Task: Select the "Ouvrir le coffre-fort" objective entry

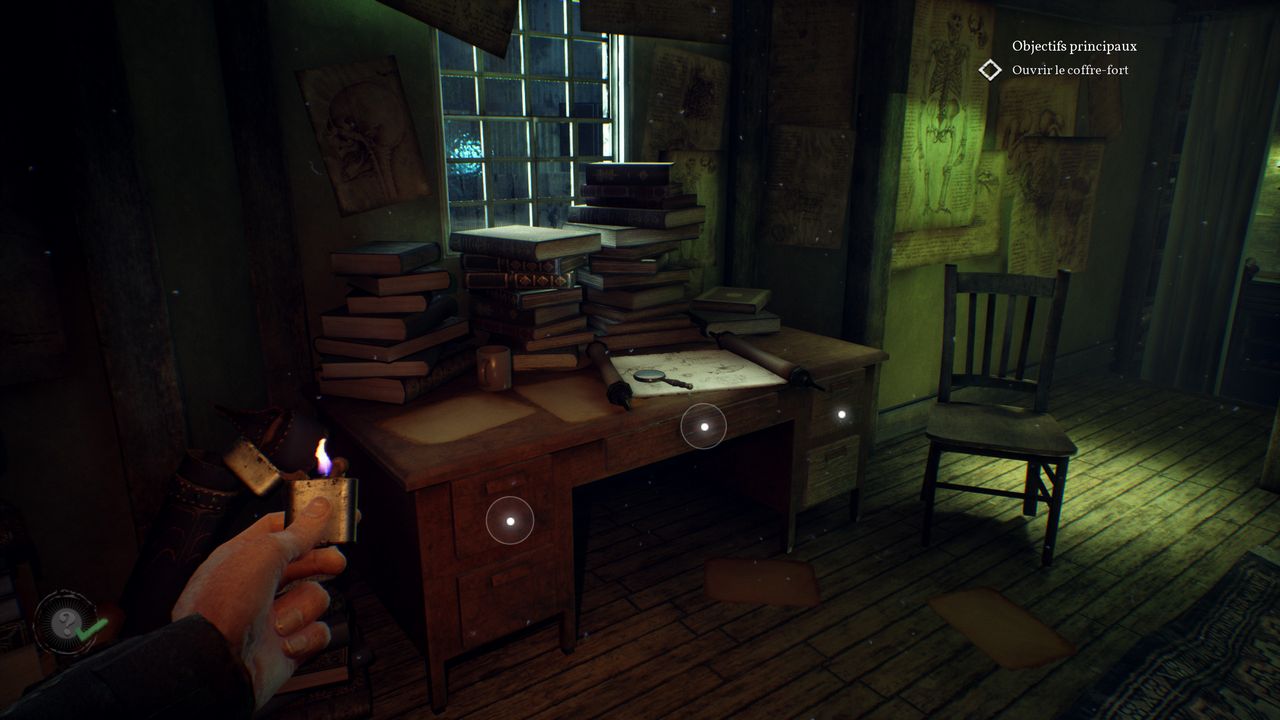Action: coord(1069,70)
